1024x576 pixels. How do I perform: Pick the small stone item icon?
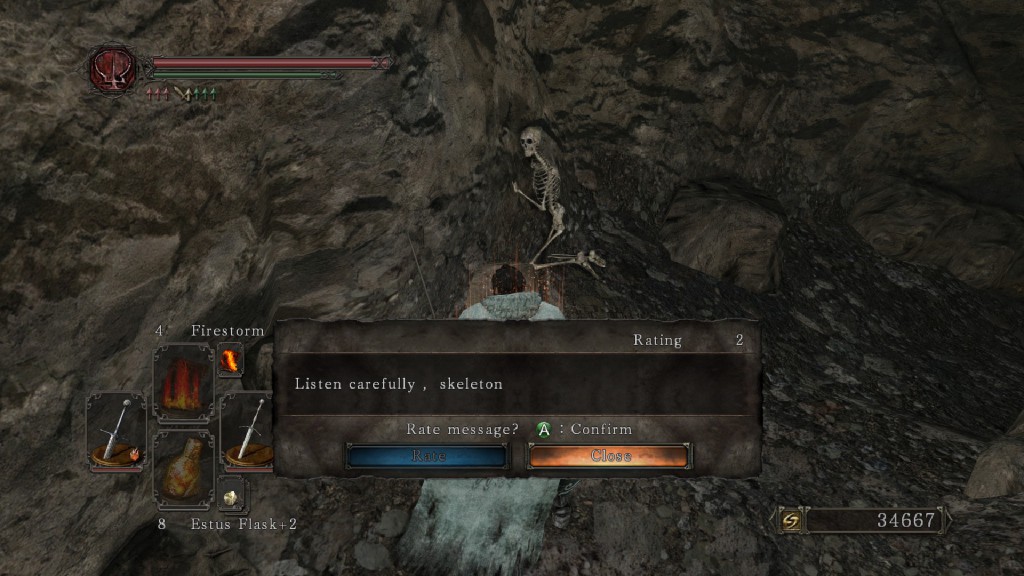pyautogui.click(x=230, y=494)
